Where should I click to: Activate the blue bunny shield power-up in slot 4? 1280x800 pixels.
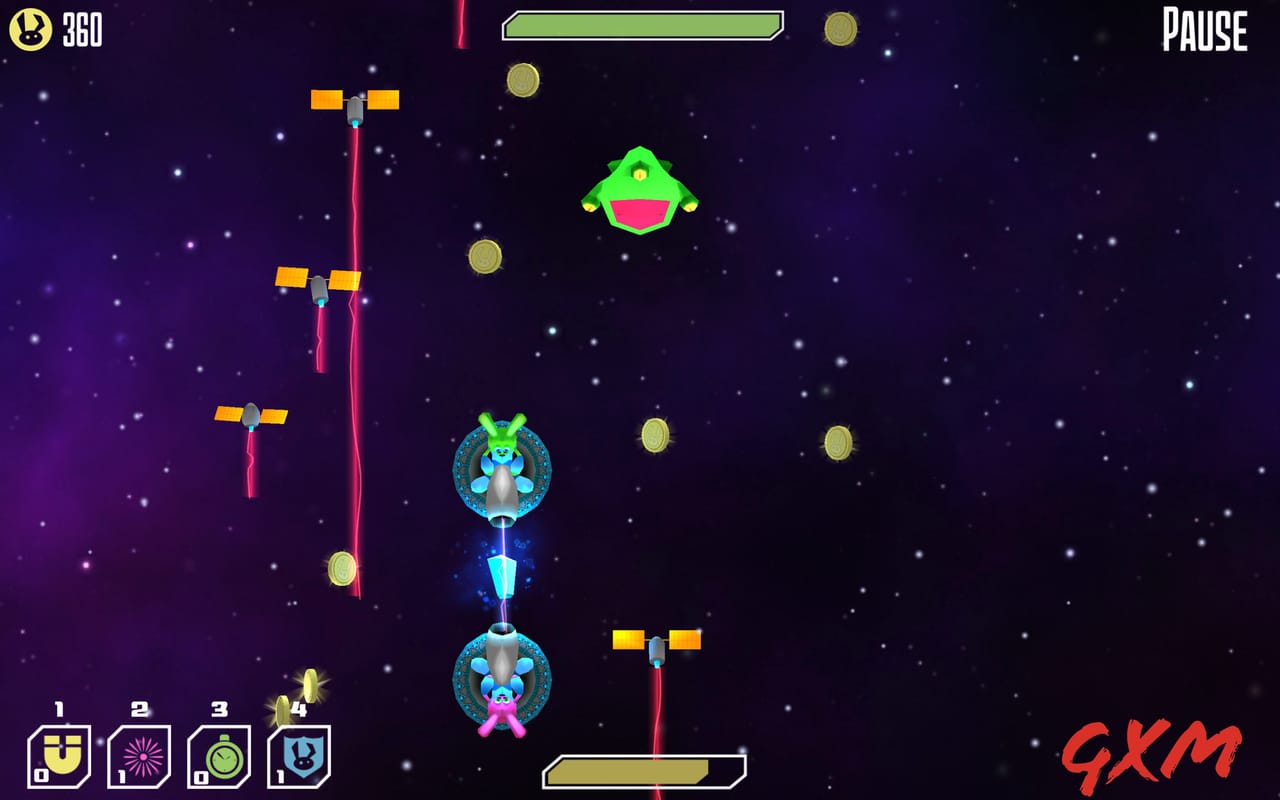coord(297,757)
